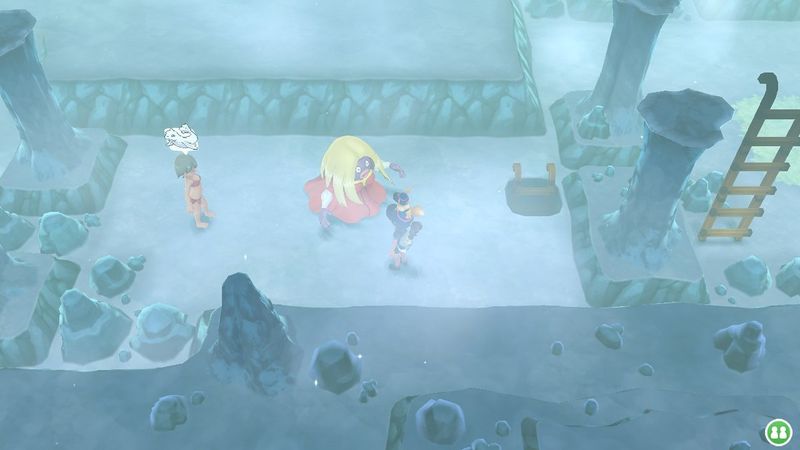Tap the green two-player support icon
The width and height of the screenshot is (800, 450).
pos(776,431)
